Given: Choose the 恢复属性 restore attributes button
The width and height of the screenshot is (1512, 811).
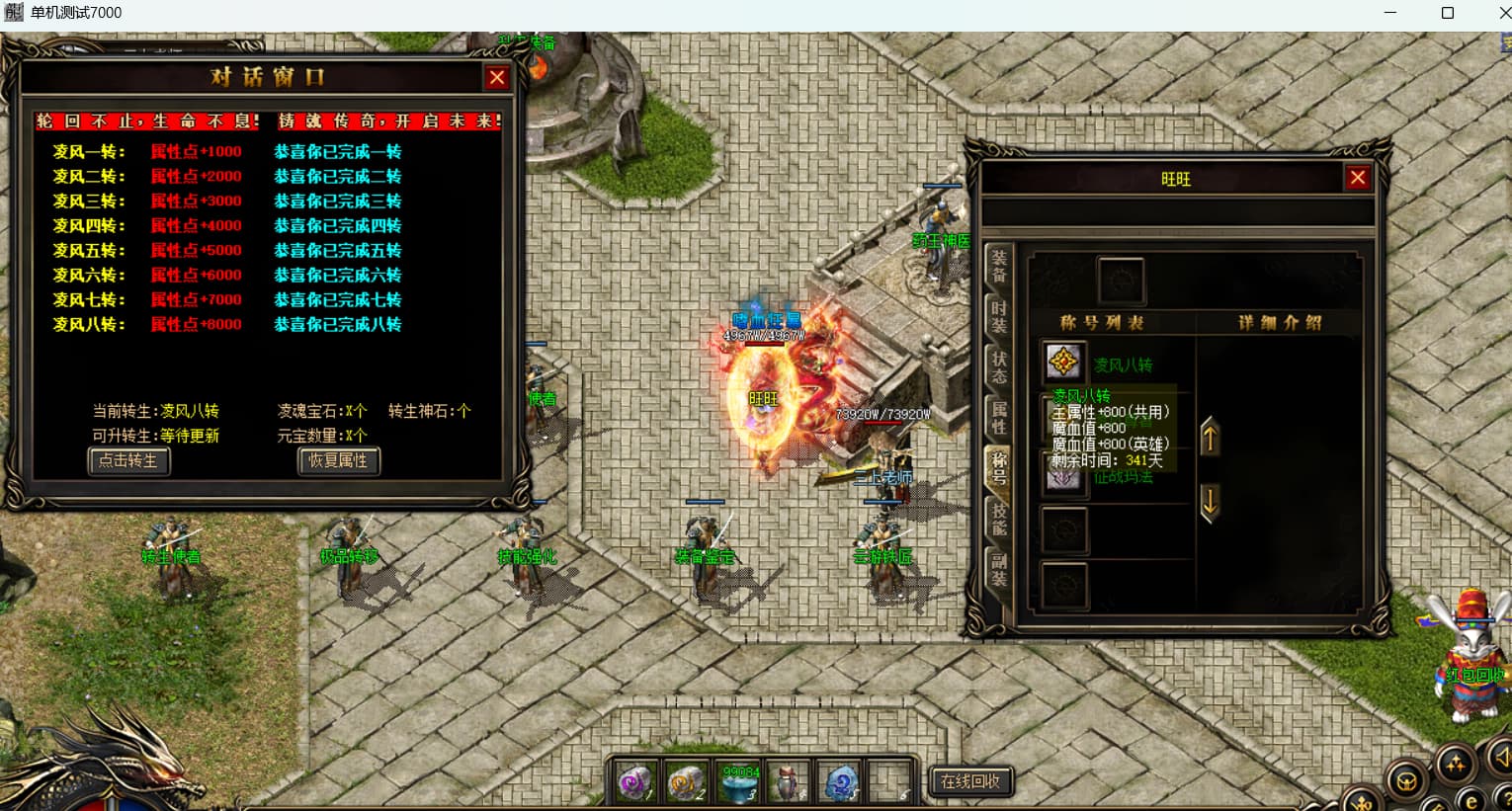Looking at the screenshot, I should 338,460.
